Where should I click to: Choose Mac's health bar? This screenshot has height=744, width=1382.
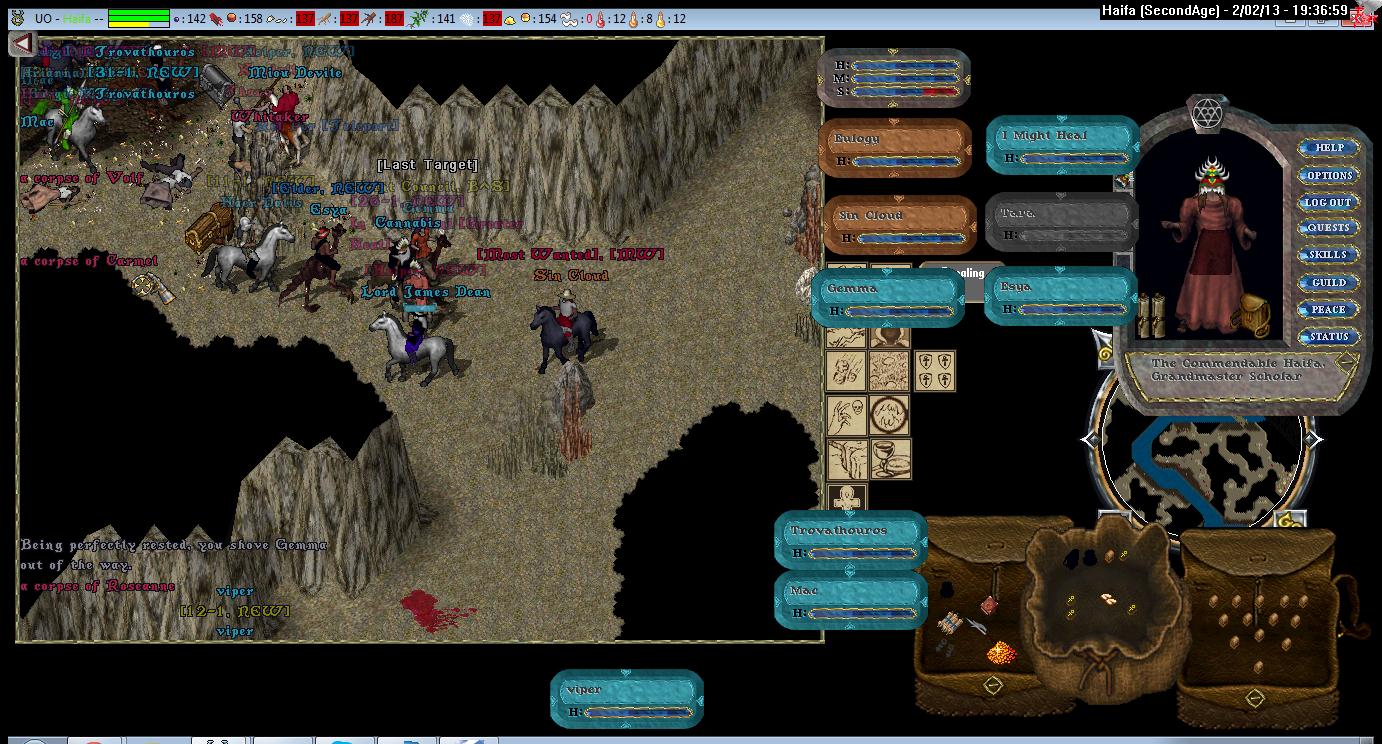coord(851,600)
